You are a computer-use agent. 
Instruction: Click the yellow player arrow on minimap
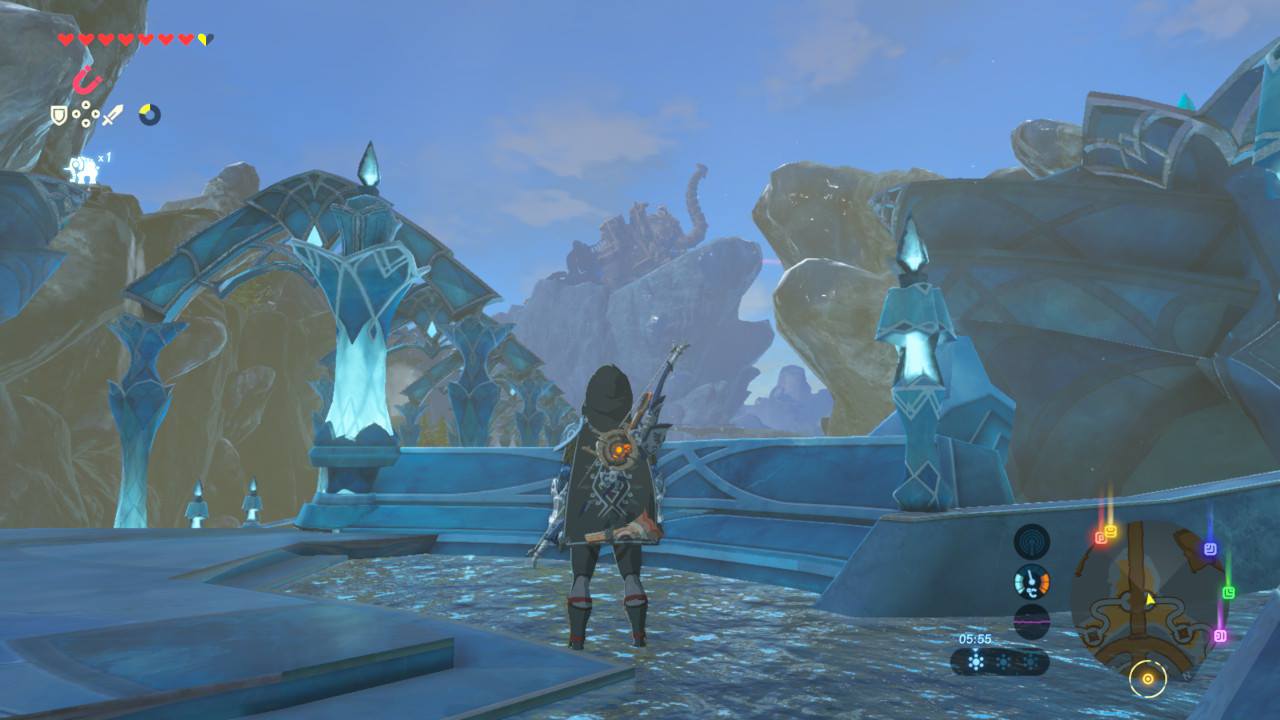(x=1150, y=599)
